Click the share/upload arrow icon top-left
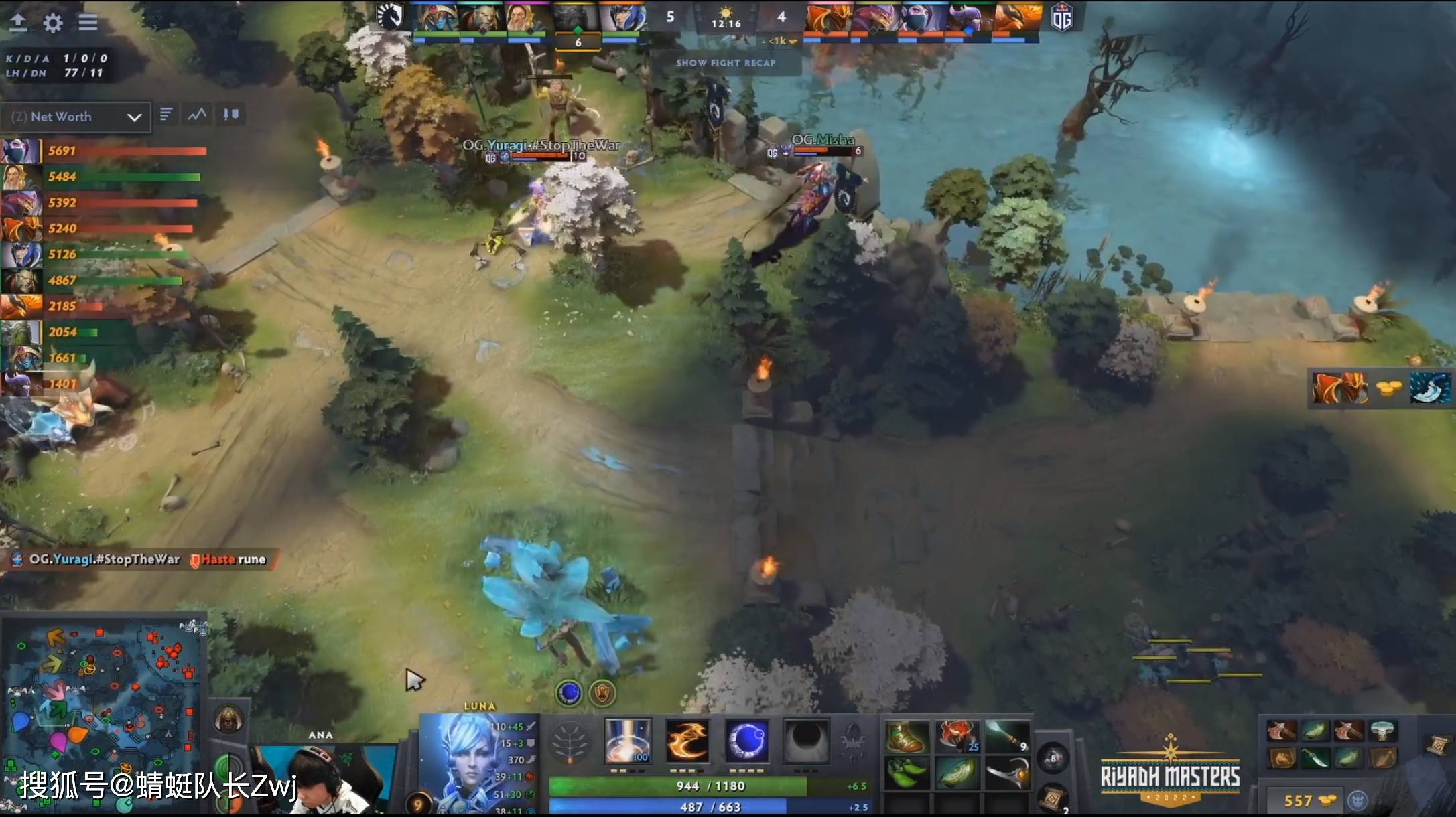This screenshot has height=817, width=1456. 18,22
